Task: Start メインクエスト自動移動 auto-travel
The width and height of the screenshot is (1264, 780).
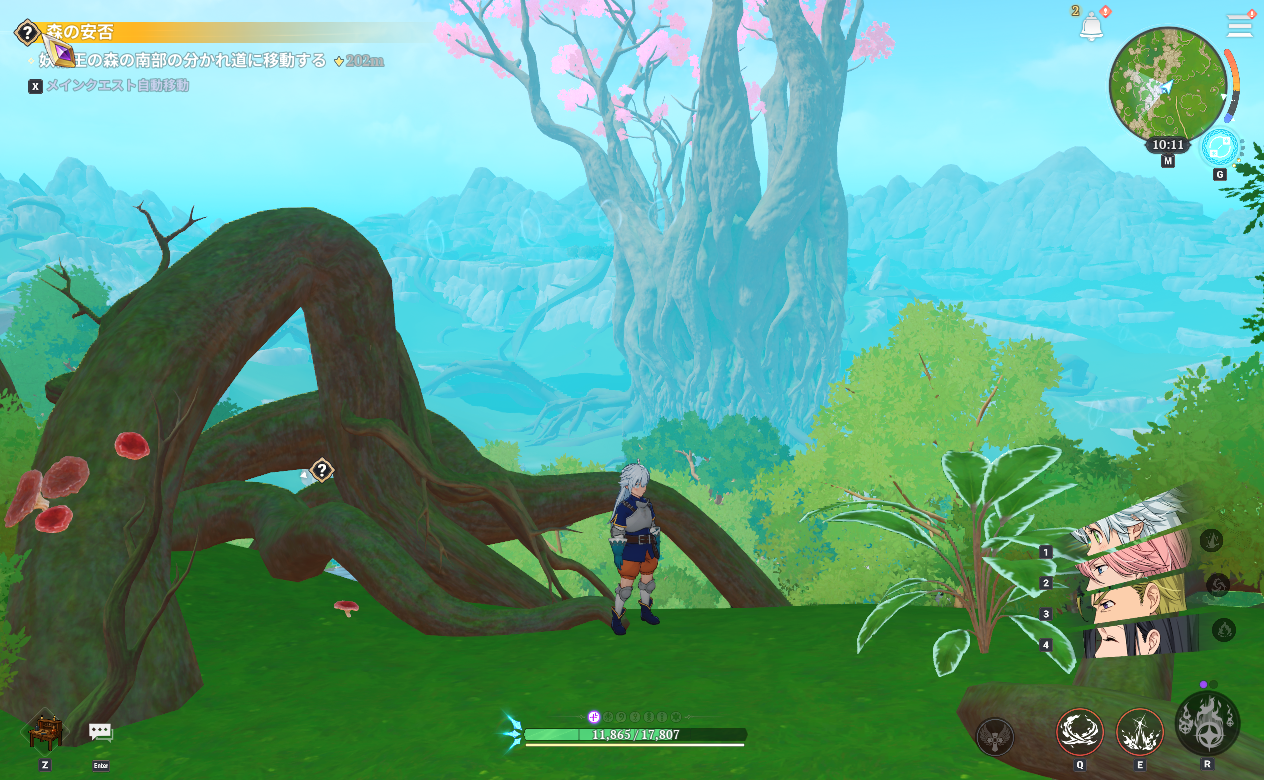Action: (x=116, y=86)
